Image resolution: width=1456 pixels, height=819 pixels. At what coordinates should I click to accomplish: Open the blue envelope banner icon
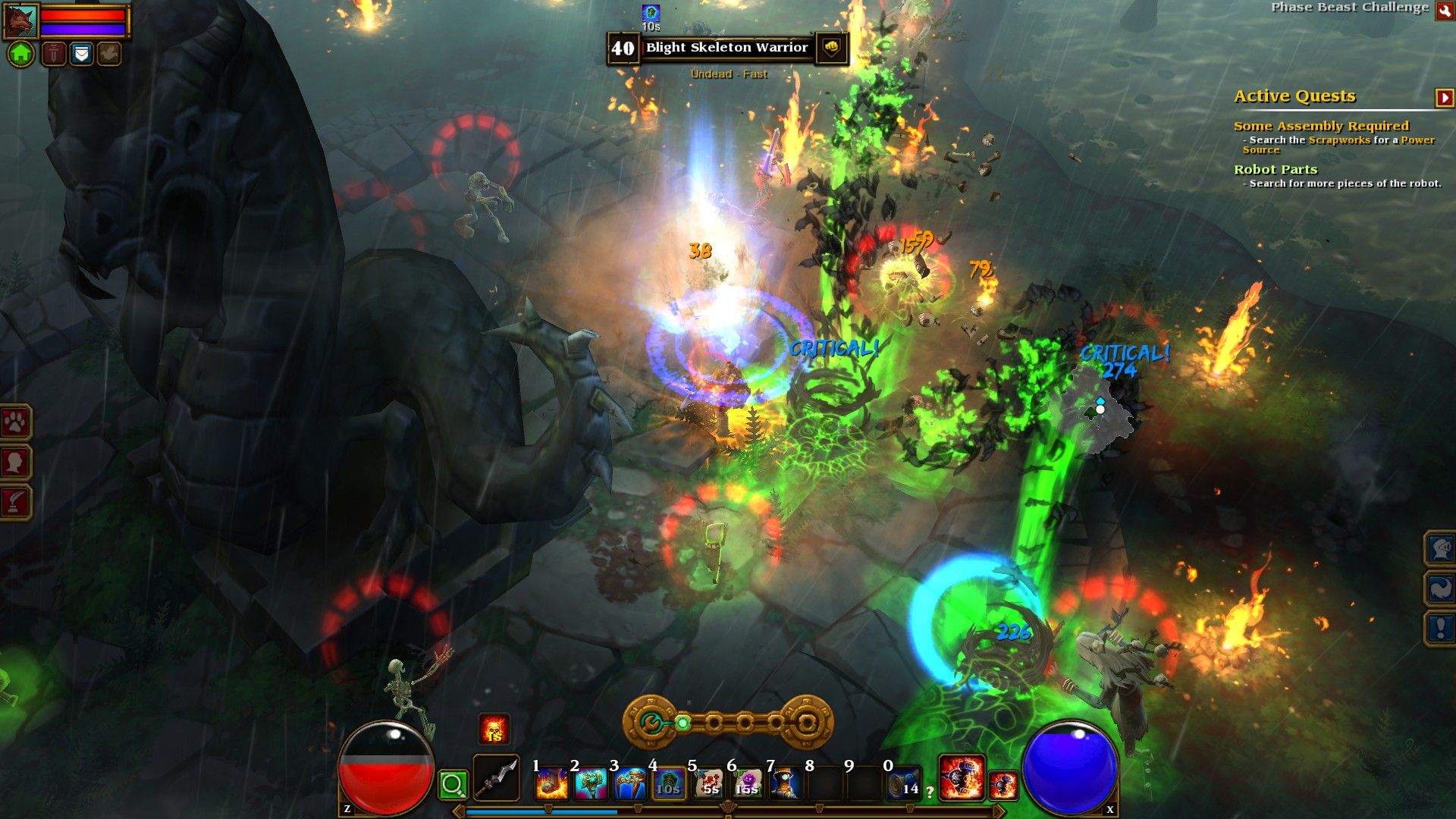(x=81, y=54)
